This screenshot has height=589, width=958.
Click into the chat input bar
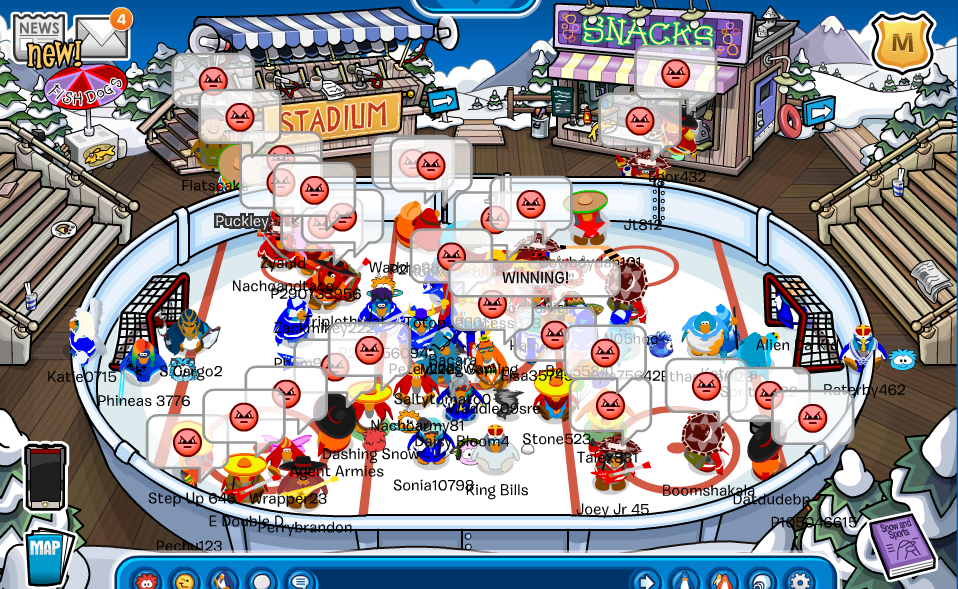pyautogui.click(x=470, y=581)
